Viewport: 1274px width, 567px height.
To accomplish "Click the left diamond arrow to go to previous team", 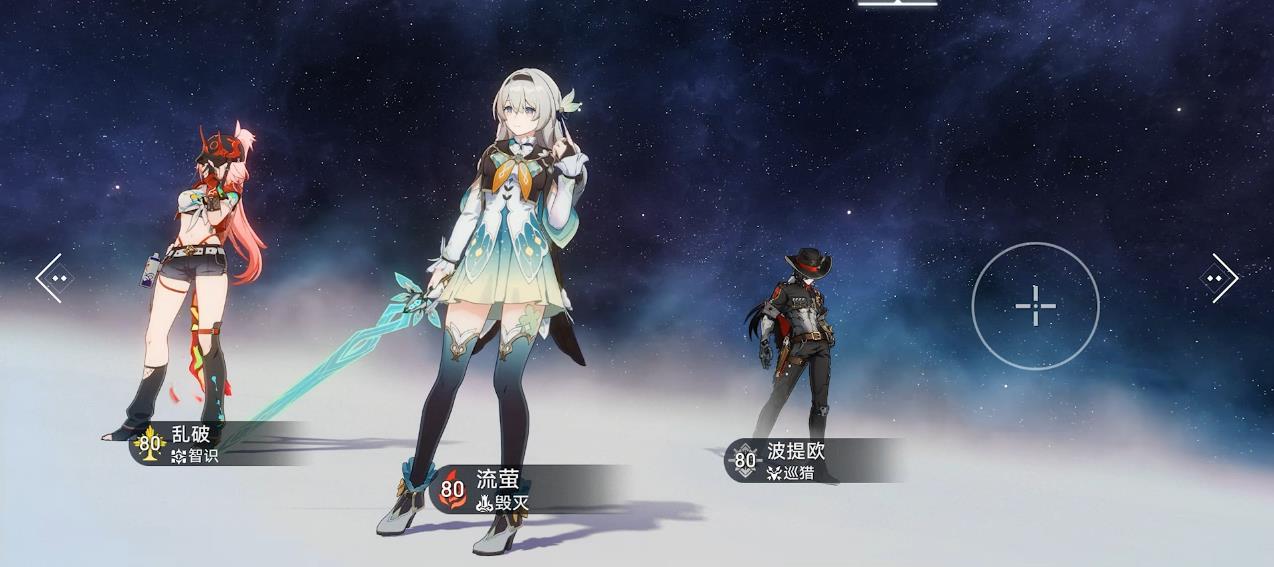I will pyautogui.click(x=54, y=278).
